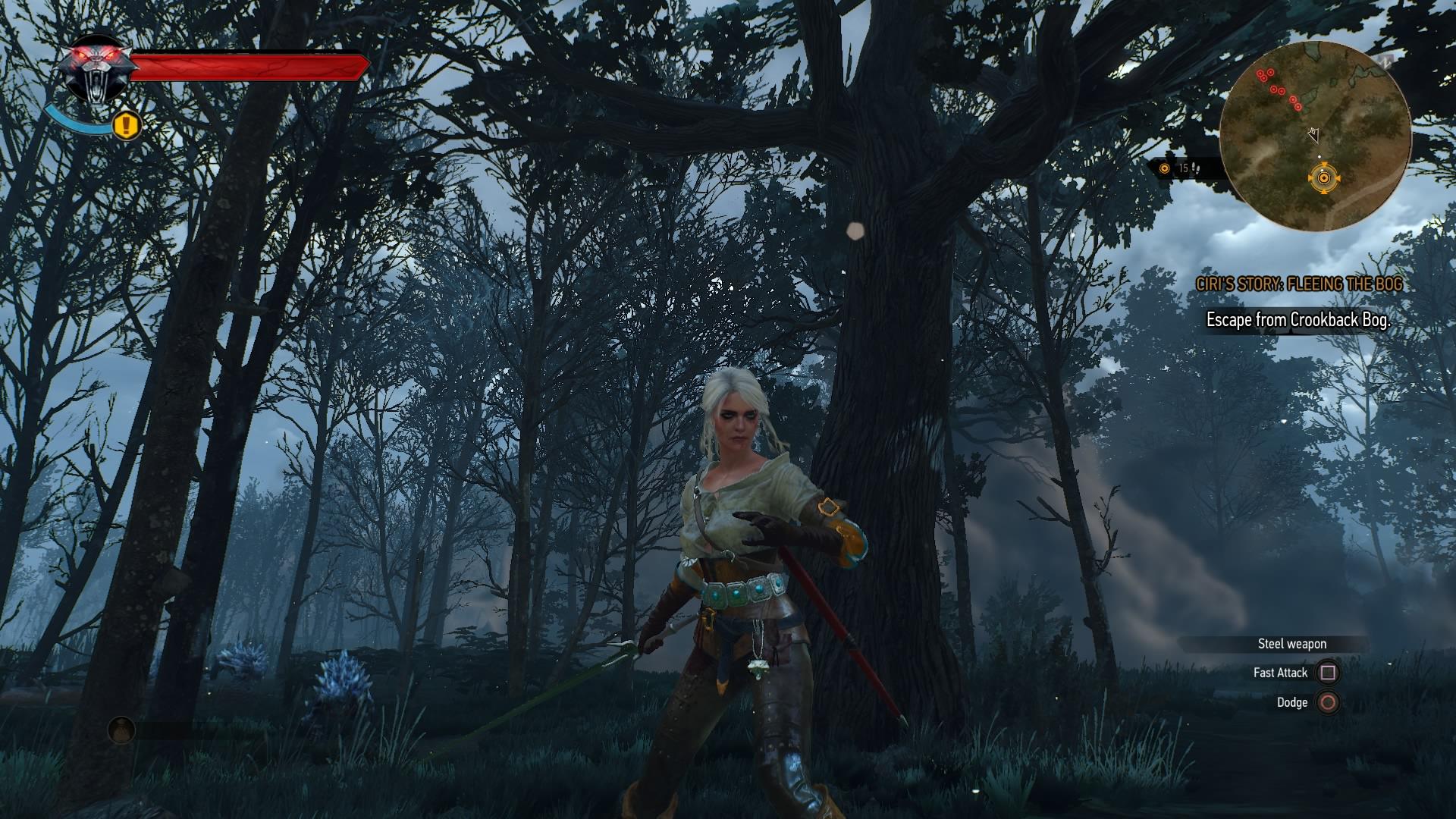The width and height of the screenshot is (1456, 819).
Task: Click the faded potion slot icon
Action: [121, 730]
